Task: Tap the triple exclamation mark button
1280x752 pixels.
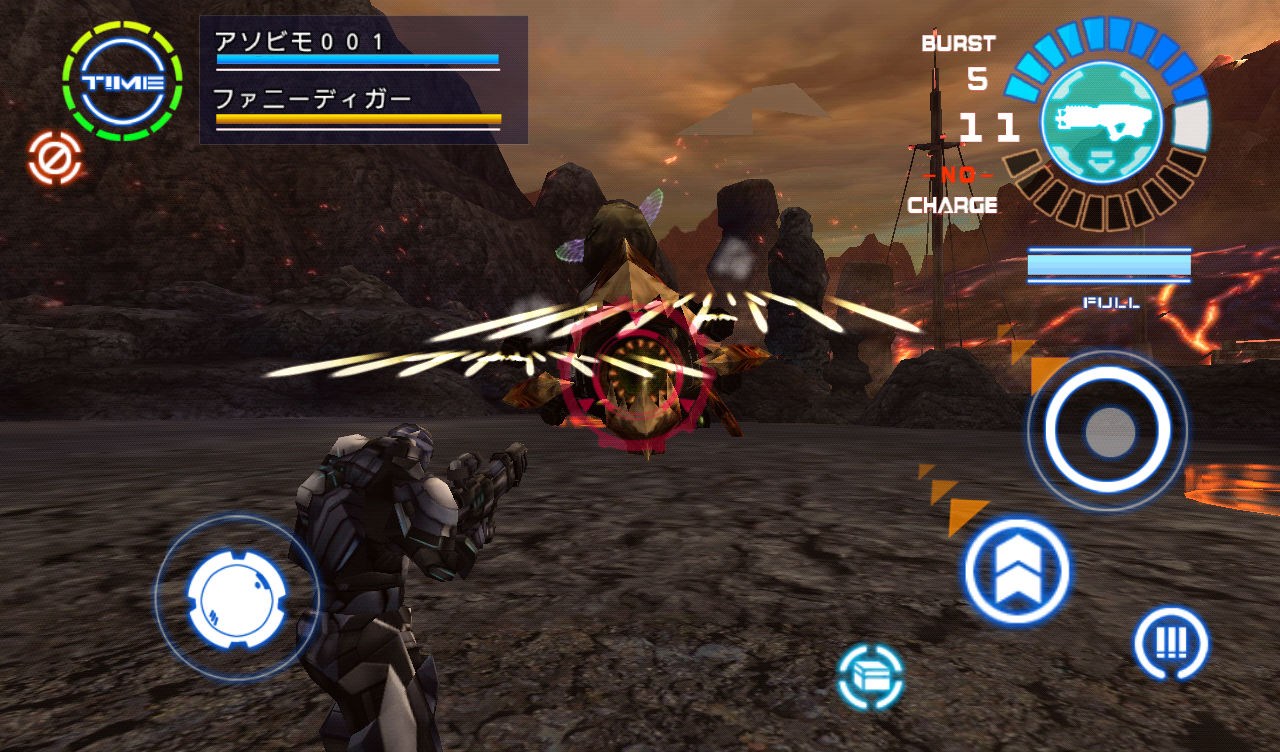Action: [x=1170, y=643]
